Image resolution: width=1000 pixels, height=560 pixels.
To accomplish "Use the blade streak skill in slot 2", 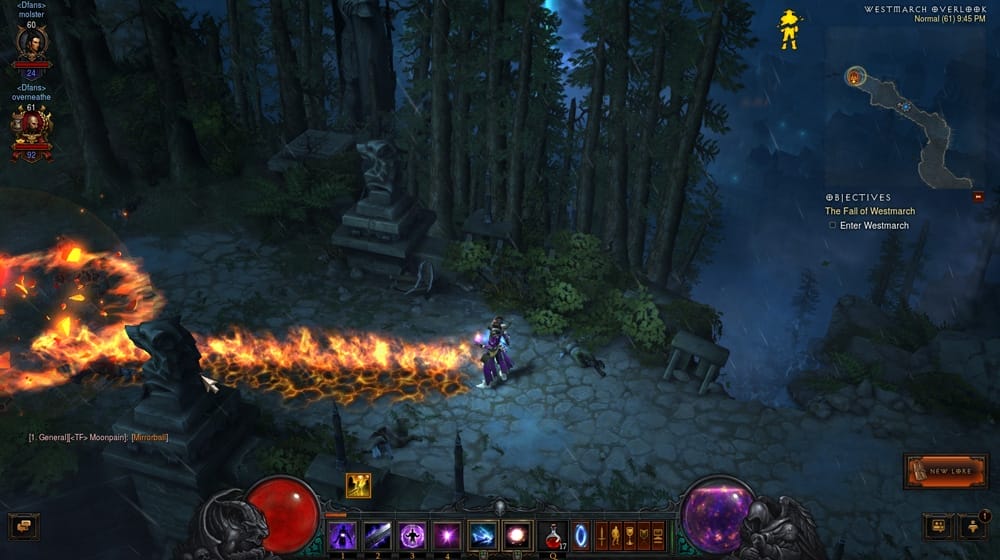I will tap(377, 535).
